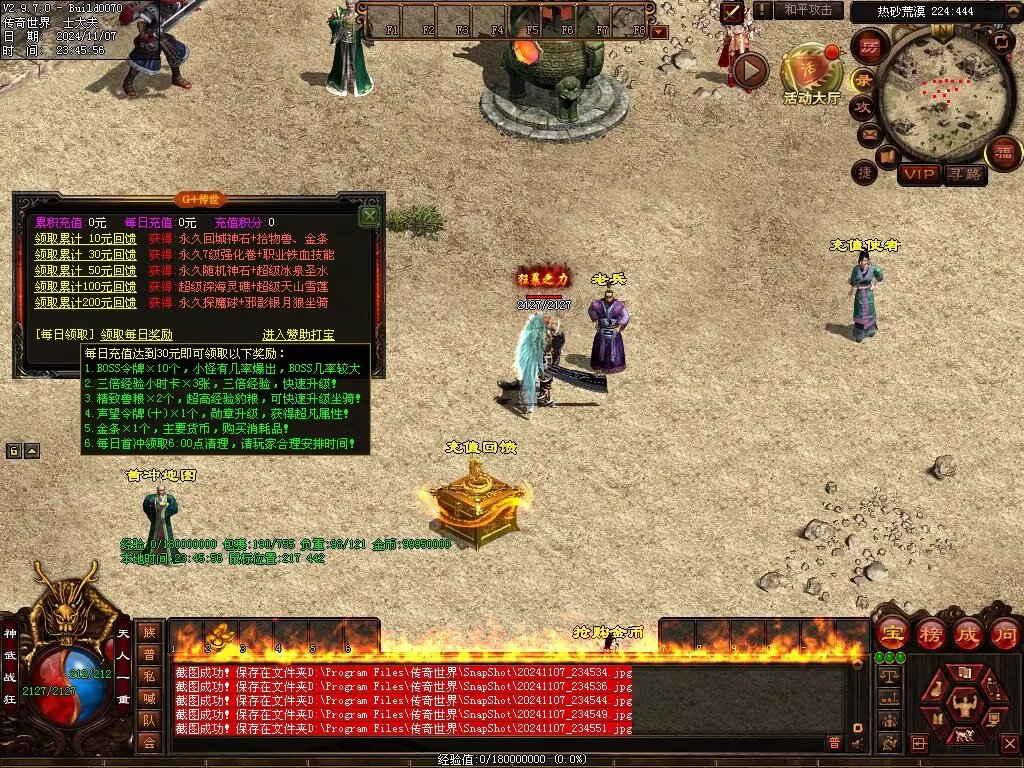The image size is (1024, 768).
Task: Click the round play arrow button
Action: point(748,70)
